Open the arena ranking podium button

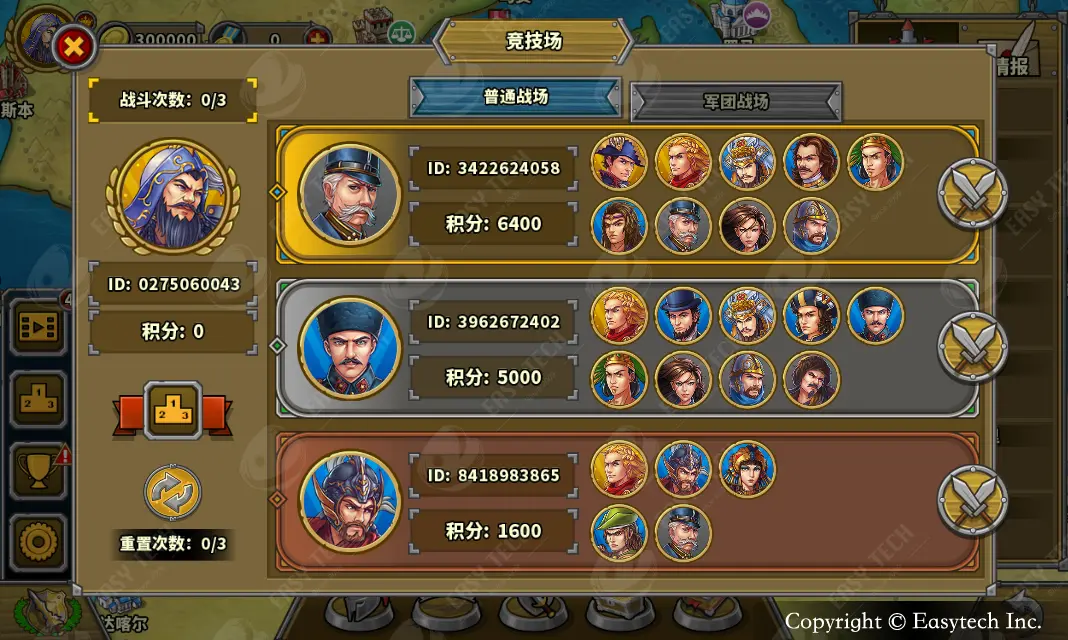coord(174,410)
